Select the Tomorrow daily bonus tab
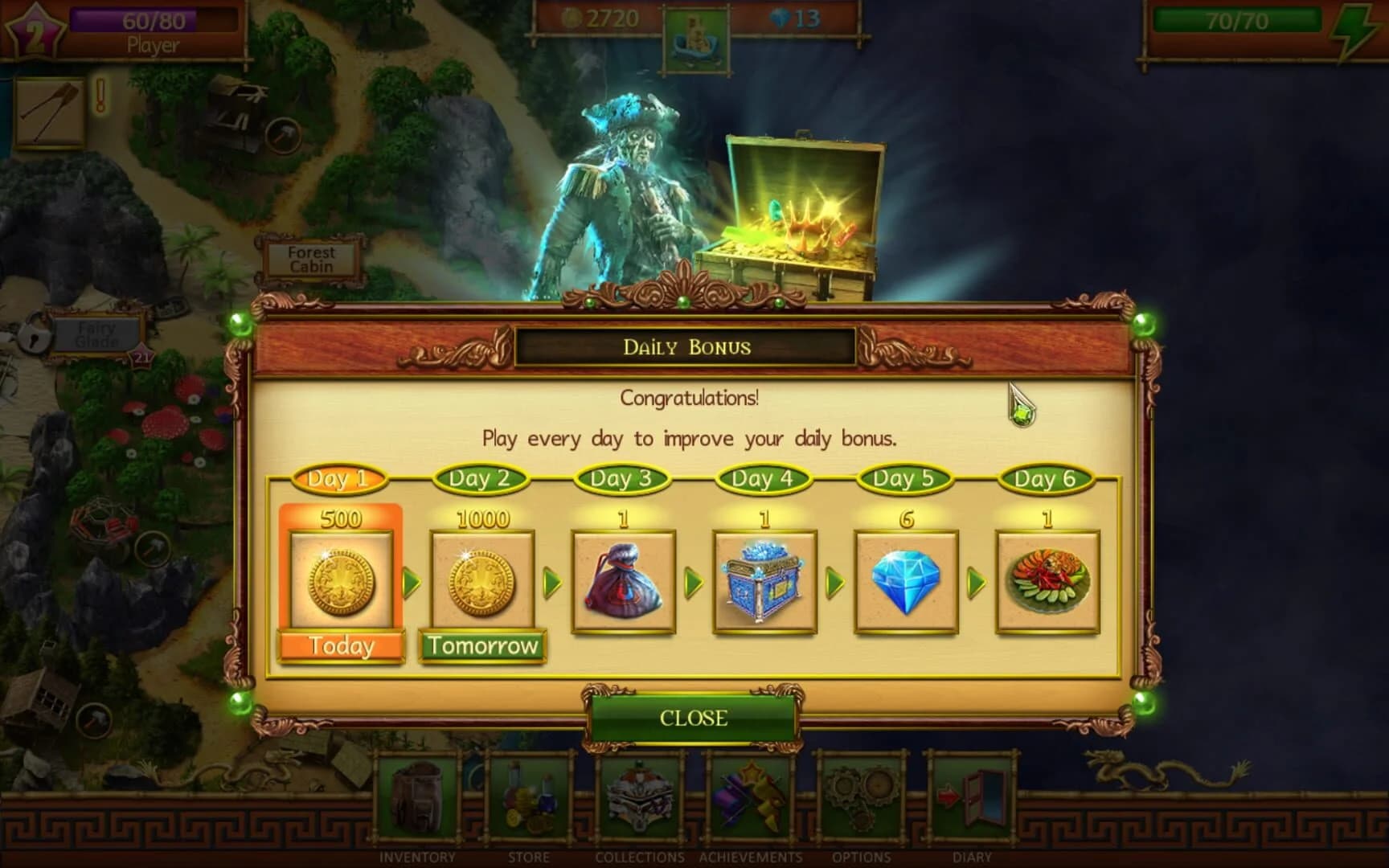This screenshot has width=1389, height=868. click(482, 645)
